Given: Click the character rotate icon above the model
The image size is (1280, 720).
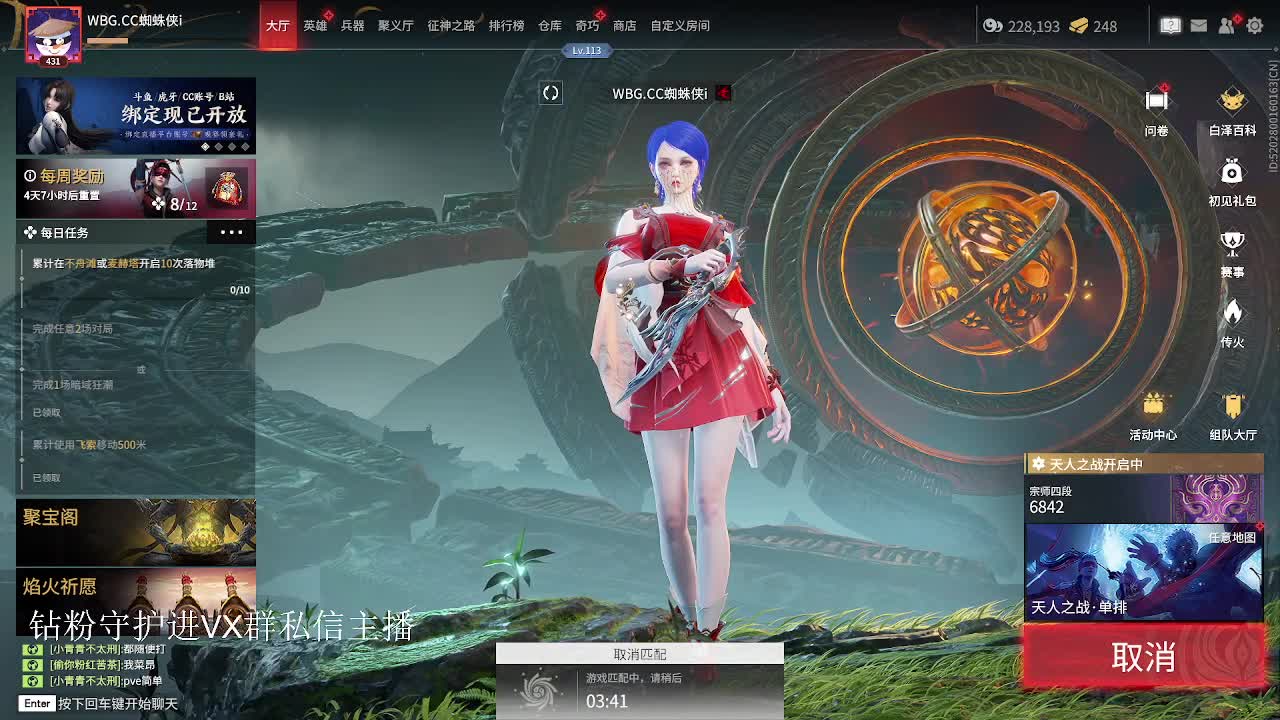Looking at the screenshot, I should 549,93.
